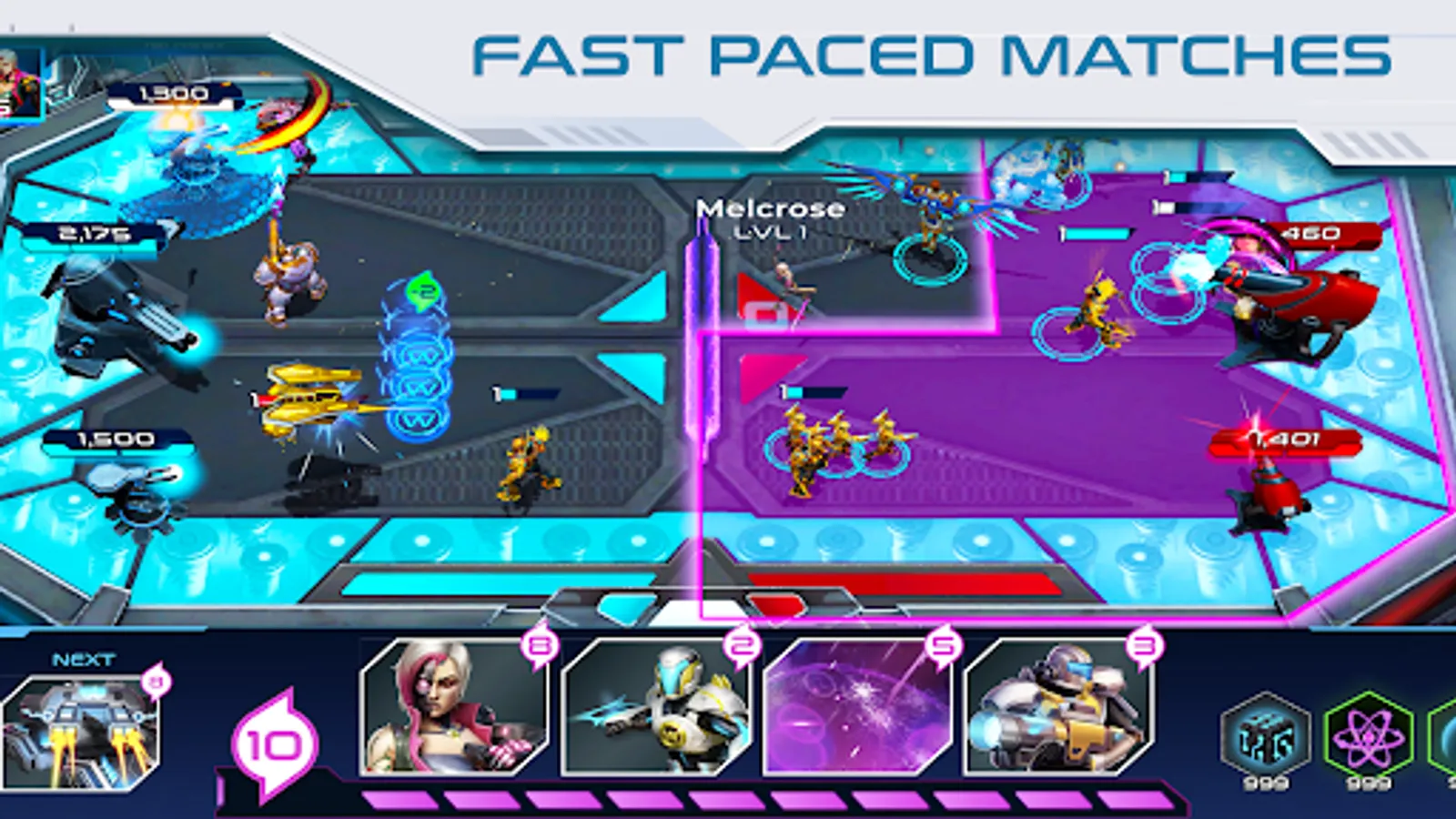Select hero Melcrose at level 1

tap(770, 218)
